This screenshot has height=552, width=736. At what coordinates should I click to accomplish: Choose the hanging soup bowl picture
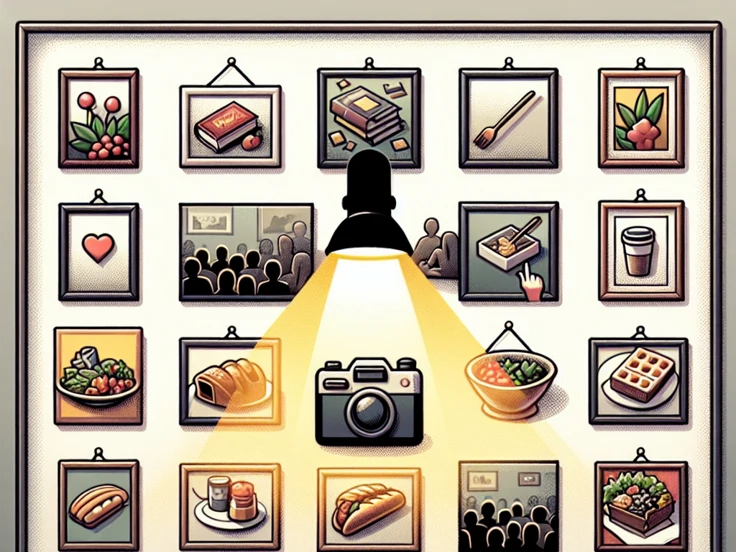coord(510,375)
